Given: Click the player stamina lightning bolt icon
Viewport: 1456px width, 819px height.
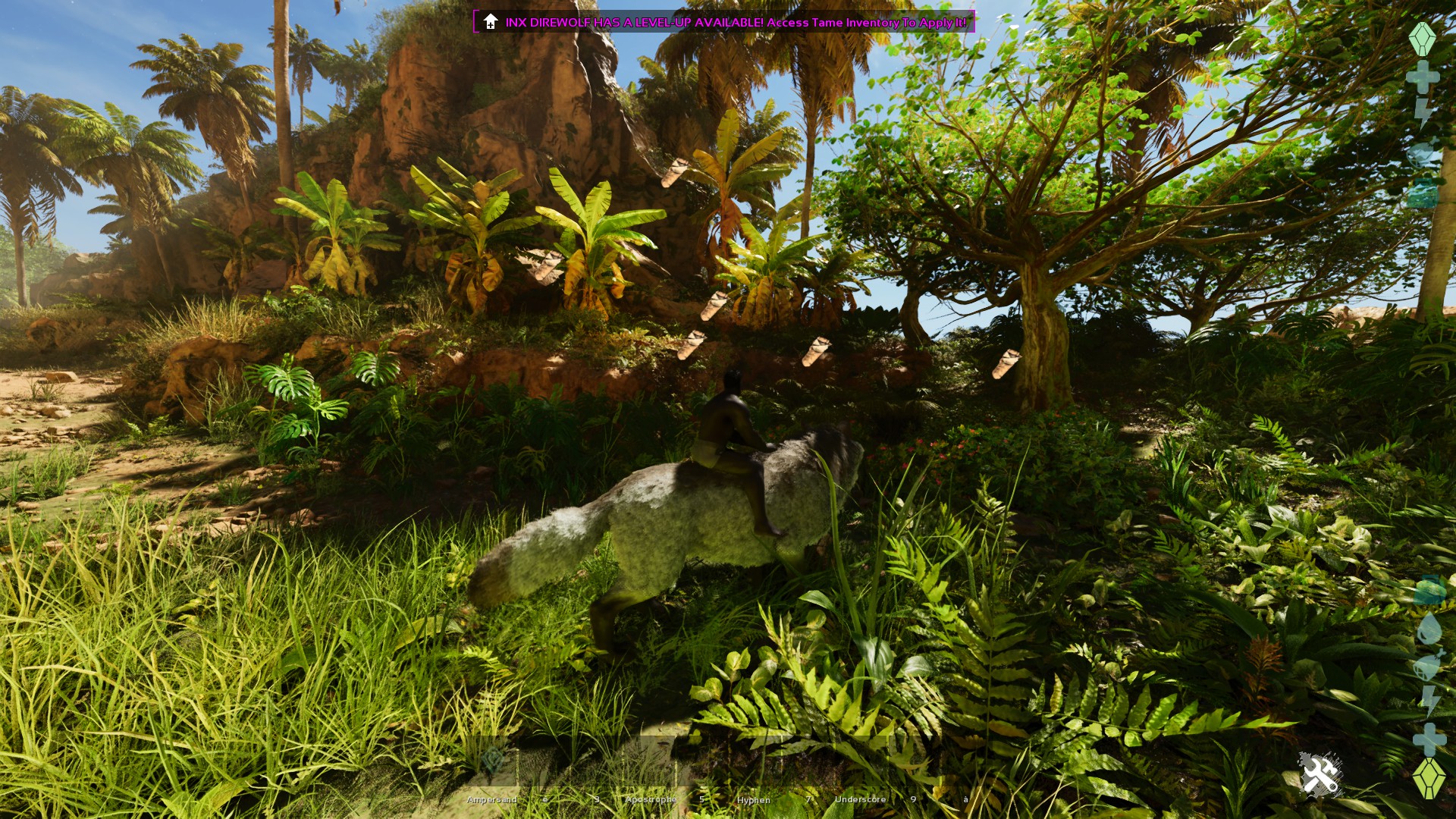Looking at the screenshot, I should coord(1422,111).
